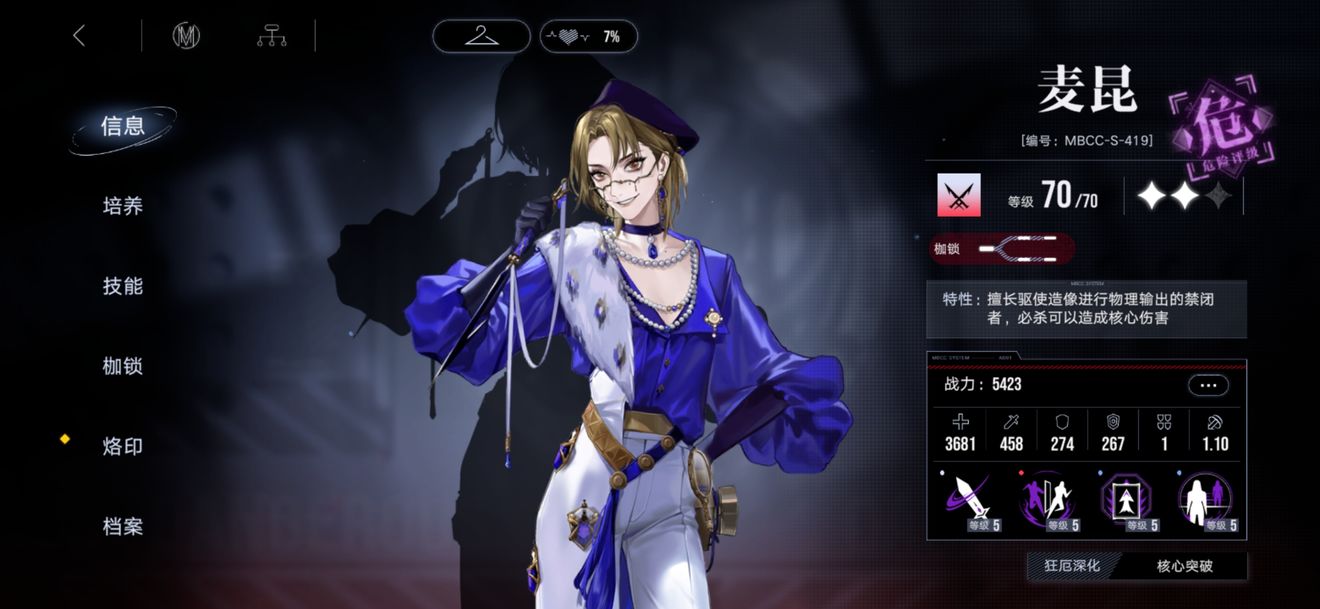
Task: Open the clothes hanger outfit button
Action: pyautogui.click(x=481, y=37)
